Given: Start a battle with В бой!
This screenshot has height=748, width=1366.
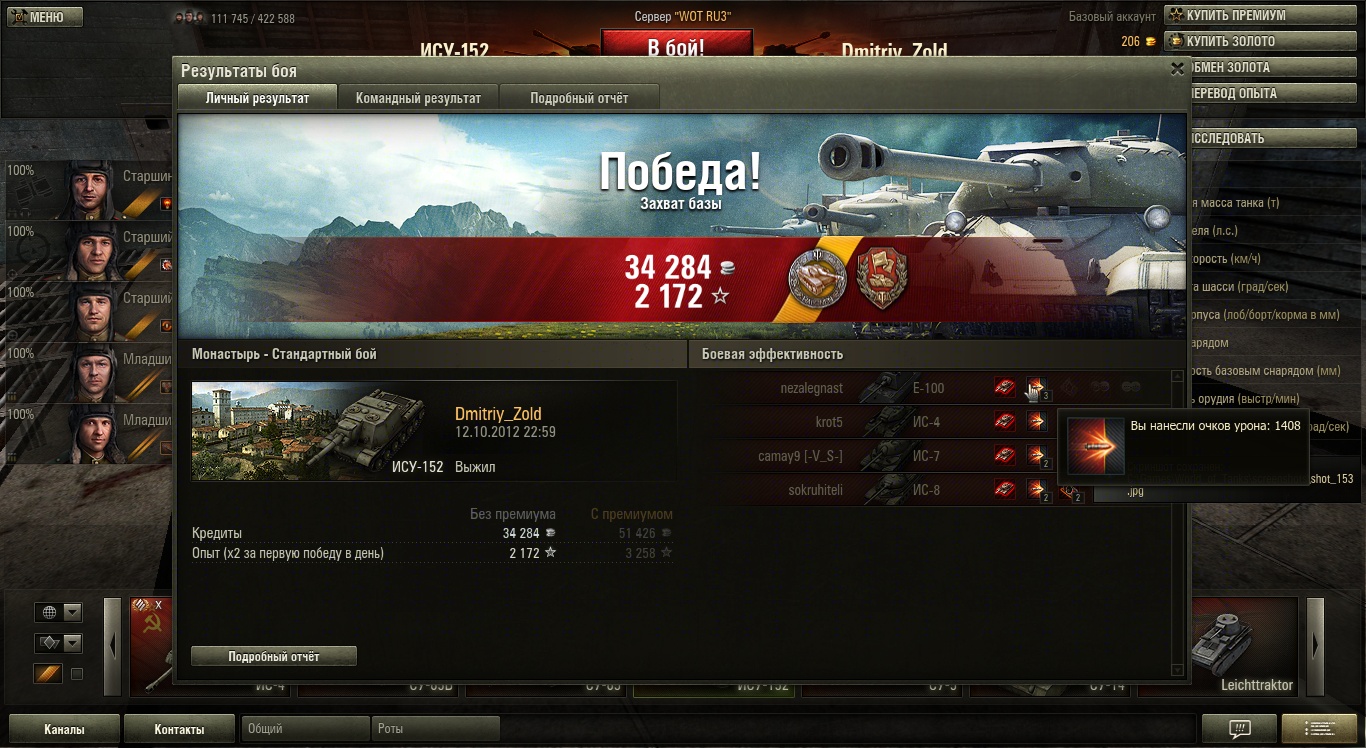Looking at the screenshot, I should 676,47.
